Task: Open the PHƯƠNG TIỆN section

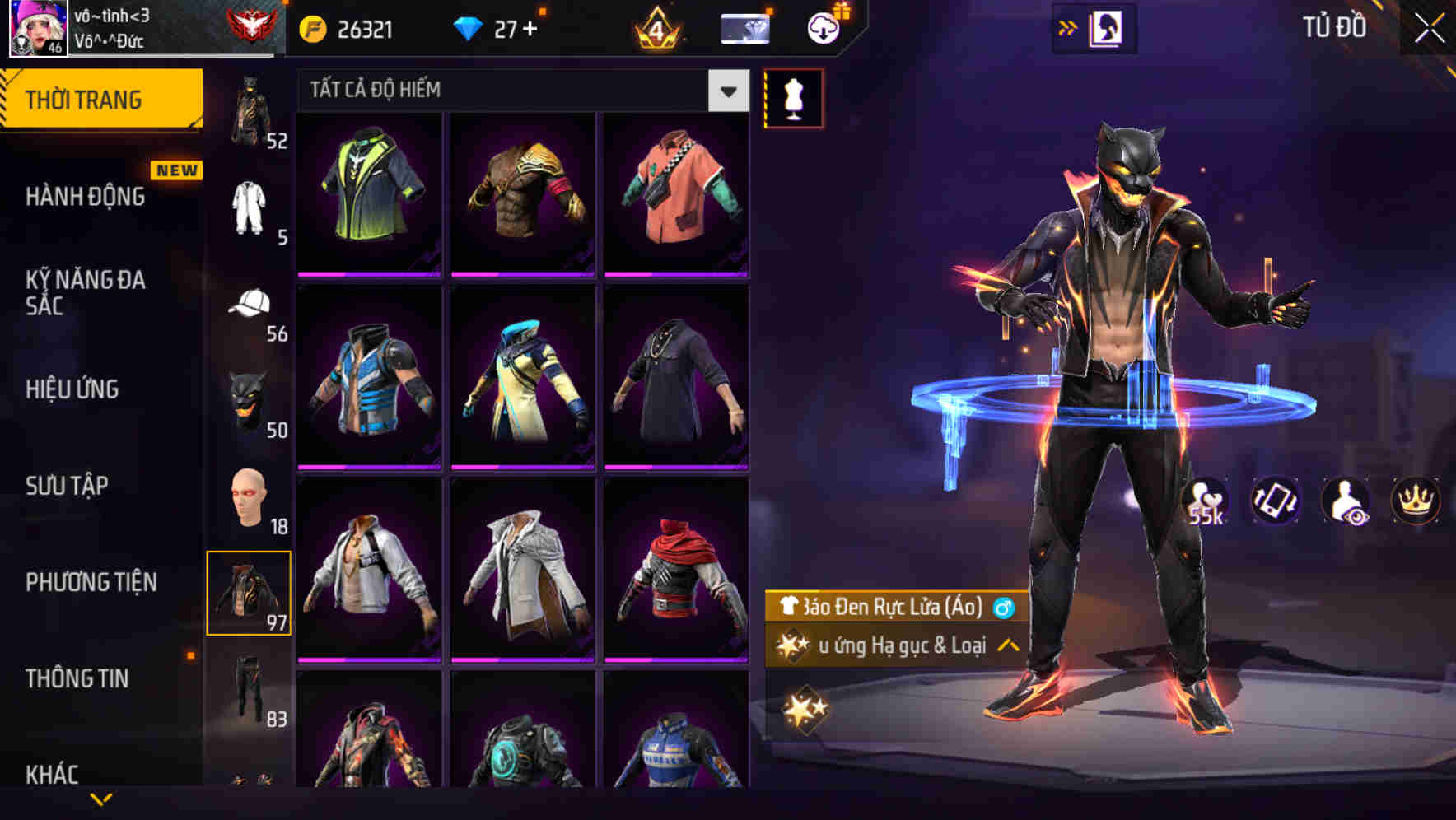Action: coord(91,581)
